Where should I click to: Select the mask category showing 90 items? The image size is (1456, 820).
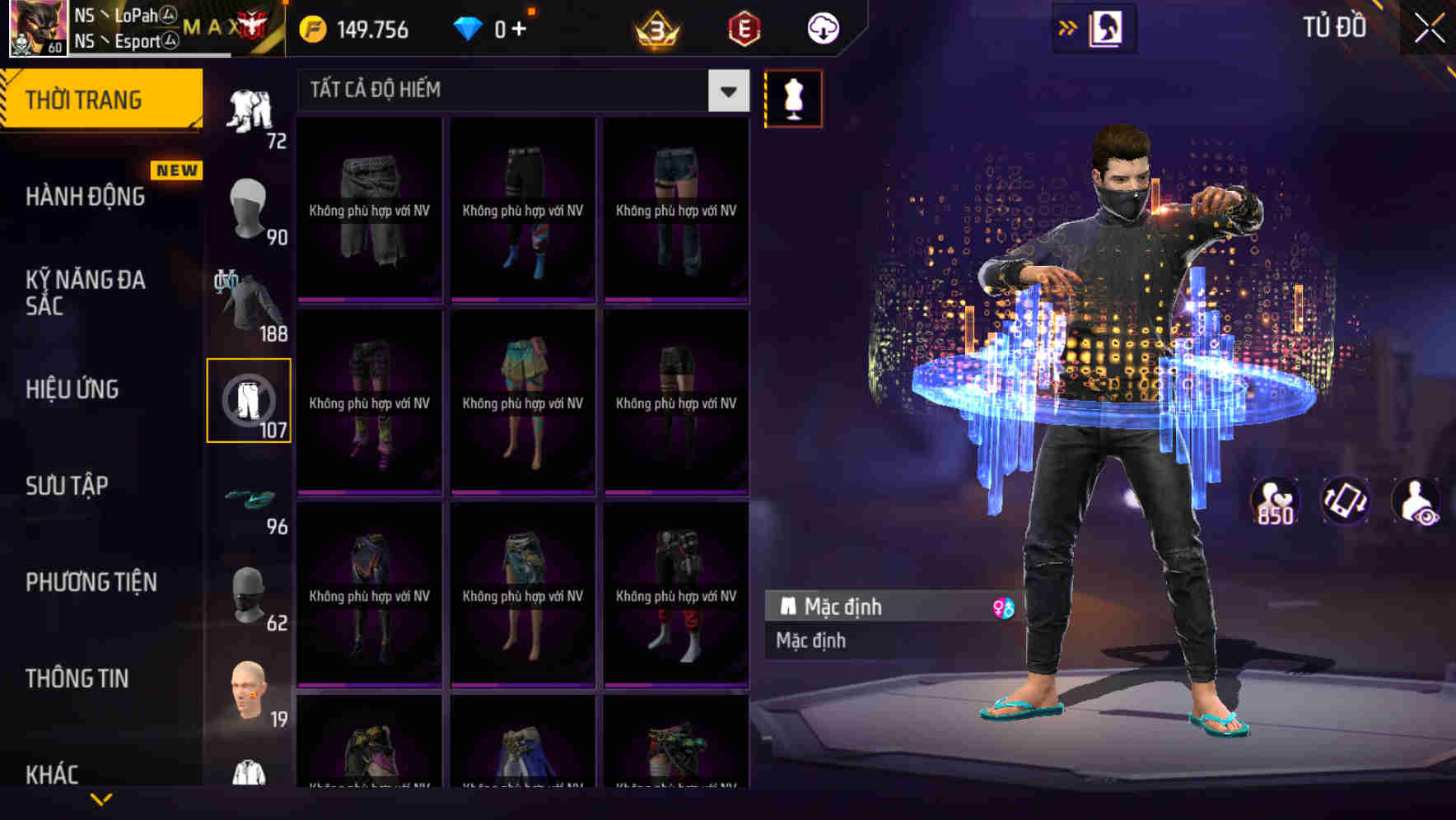click(x=249, y=206)
